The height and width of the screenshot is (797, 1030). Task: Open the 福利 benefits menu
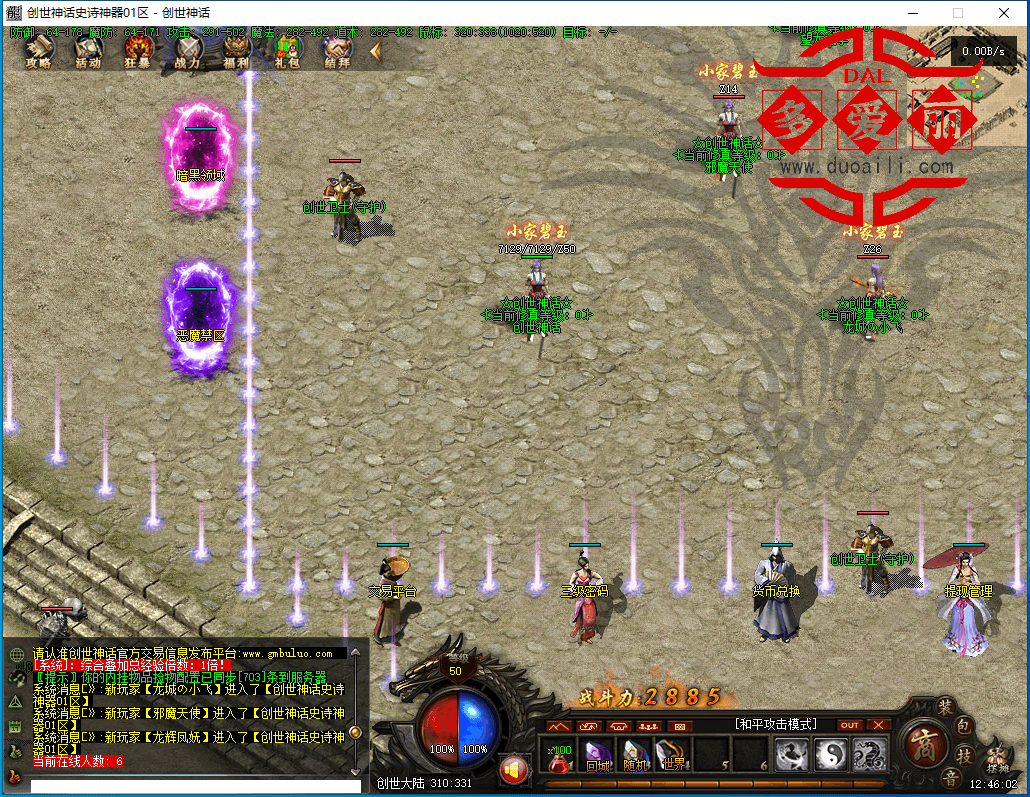pyautogui.click(x=237, y=51)
